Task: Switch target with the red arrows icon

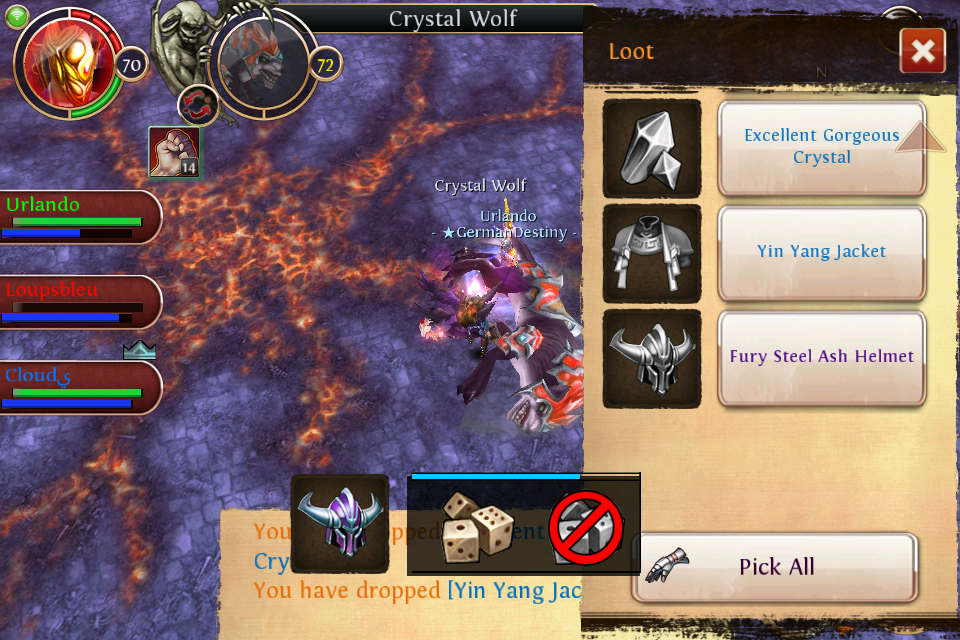Action: click(x=198, y=106)
